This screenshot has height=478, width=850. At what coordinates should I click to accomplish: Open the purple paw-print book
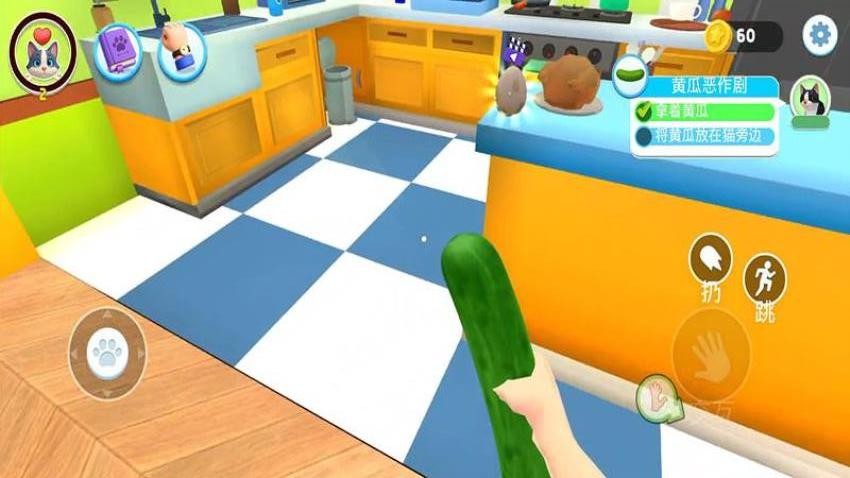point(120,48)
